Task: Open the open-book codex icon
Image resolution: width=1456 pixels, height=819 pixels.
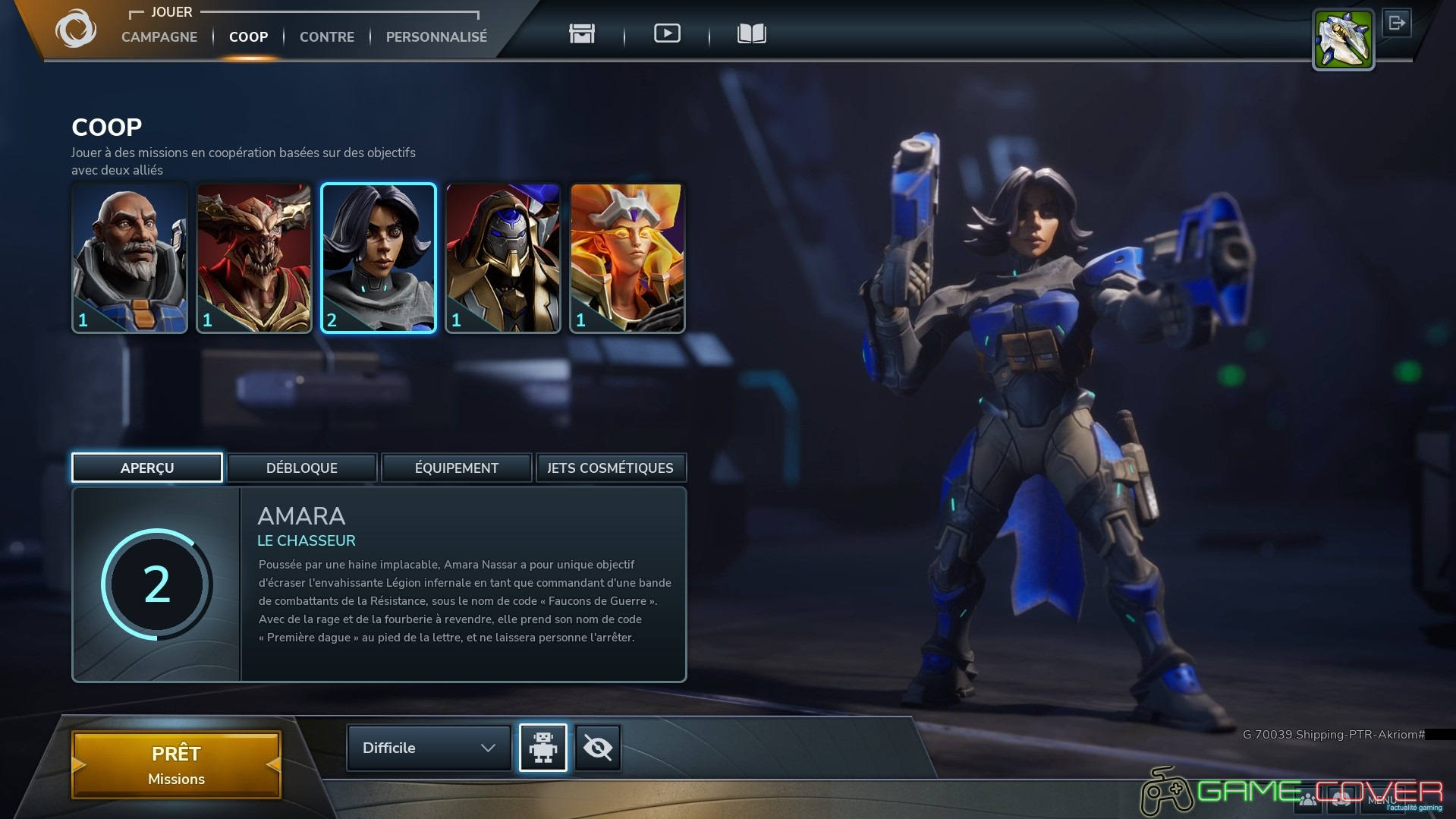Action: coord(751,33)
